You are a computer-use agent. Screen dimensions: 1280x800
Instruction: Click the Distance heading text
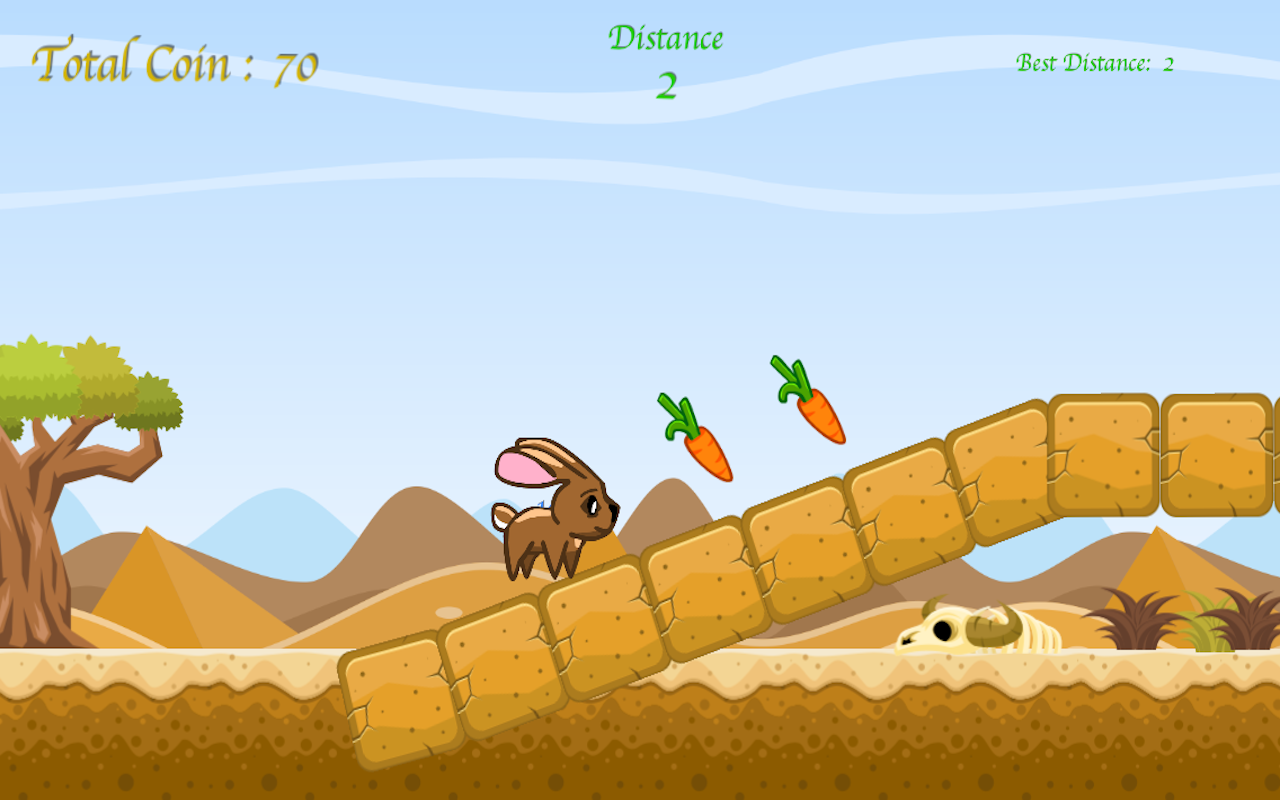pyautogui.click(x=668, y=38)
